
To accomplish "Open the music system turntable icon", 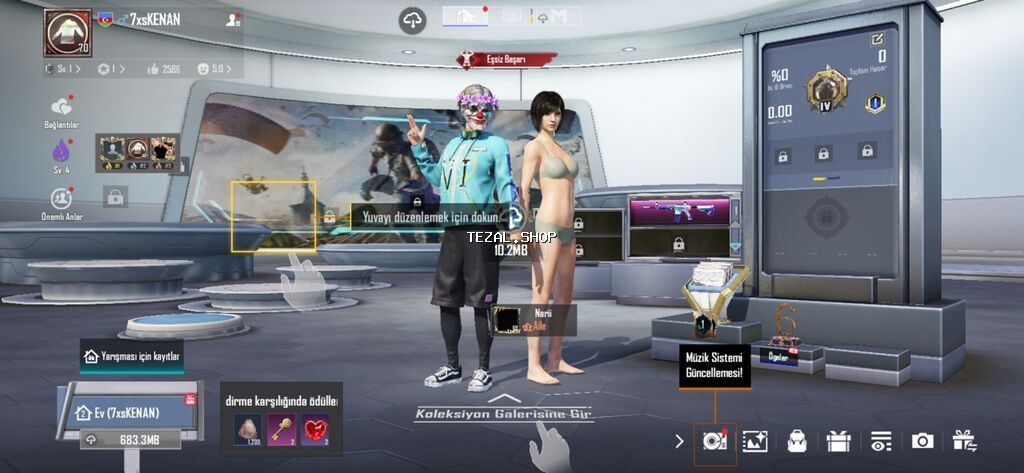I will pyautogui.click(x=714, y=441).
